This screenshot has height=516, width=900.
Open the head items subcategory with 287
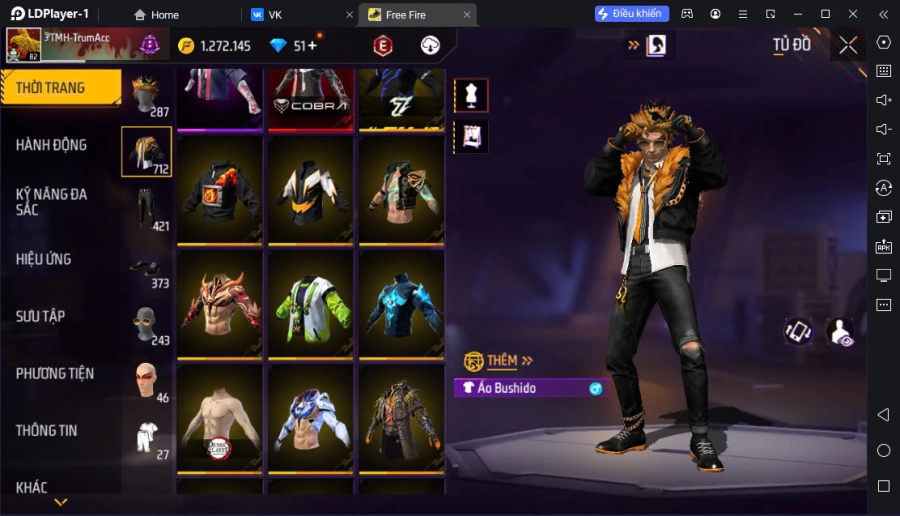tap(146, 94)
